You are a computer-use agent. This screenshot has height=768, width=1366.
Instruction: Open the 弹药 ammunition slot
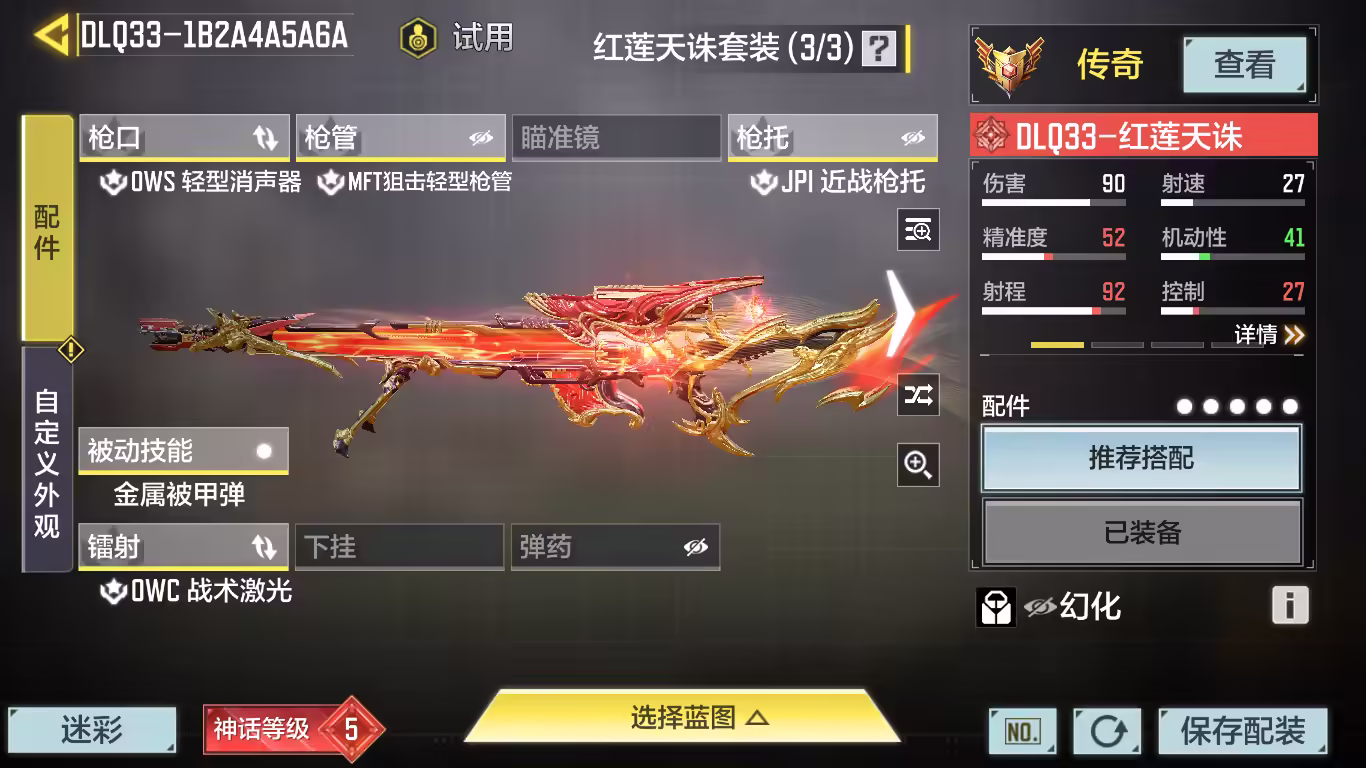coord(615,547)
